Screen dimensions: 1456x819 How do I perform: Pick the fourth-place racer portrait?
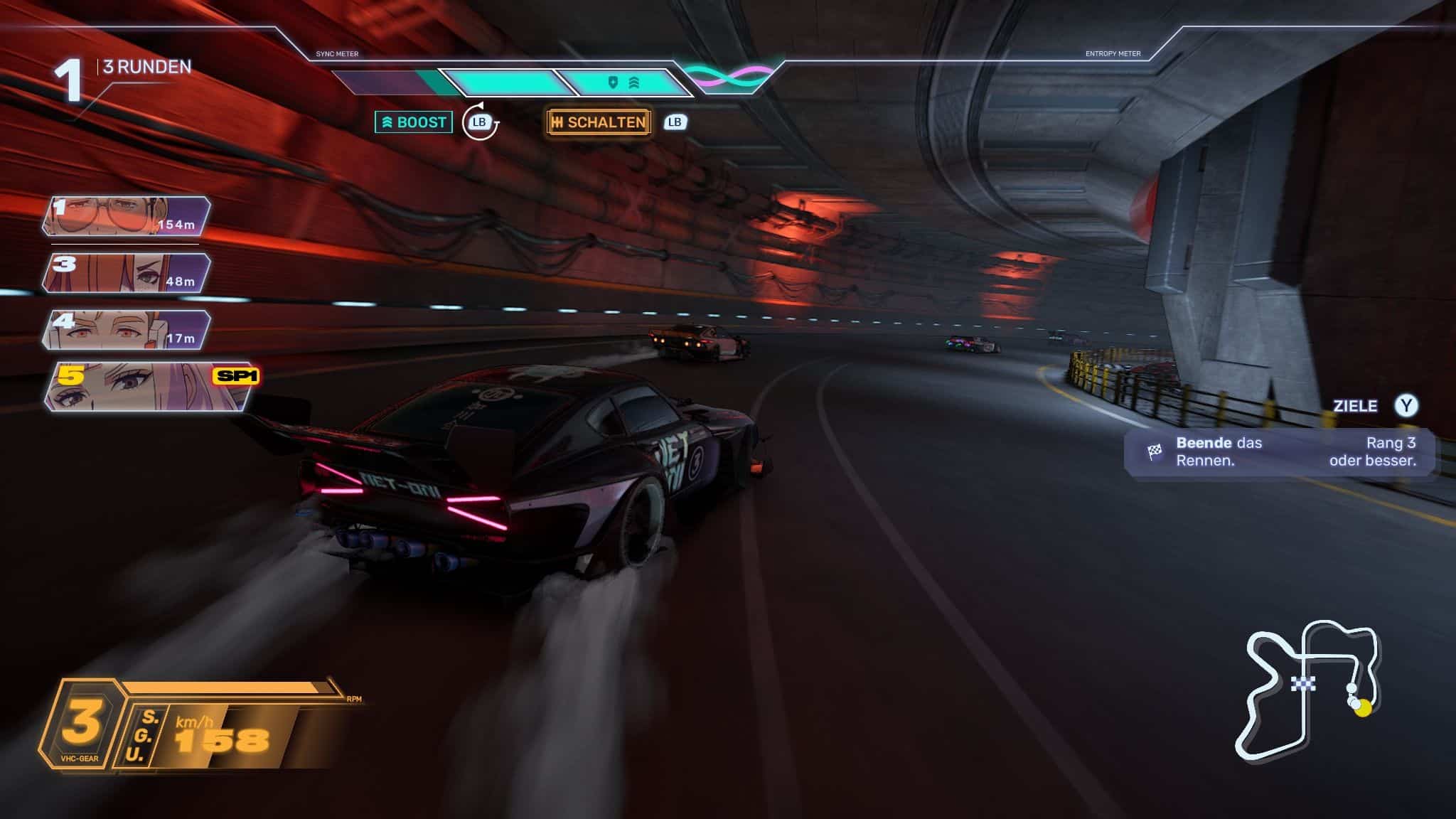coord(127,330)
